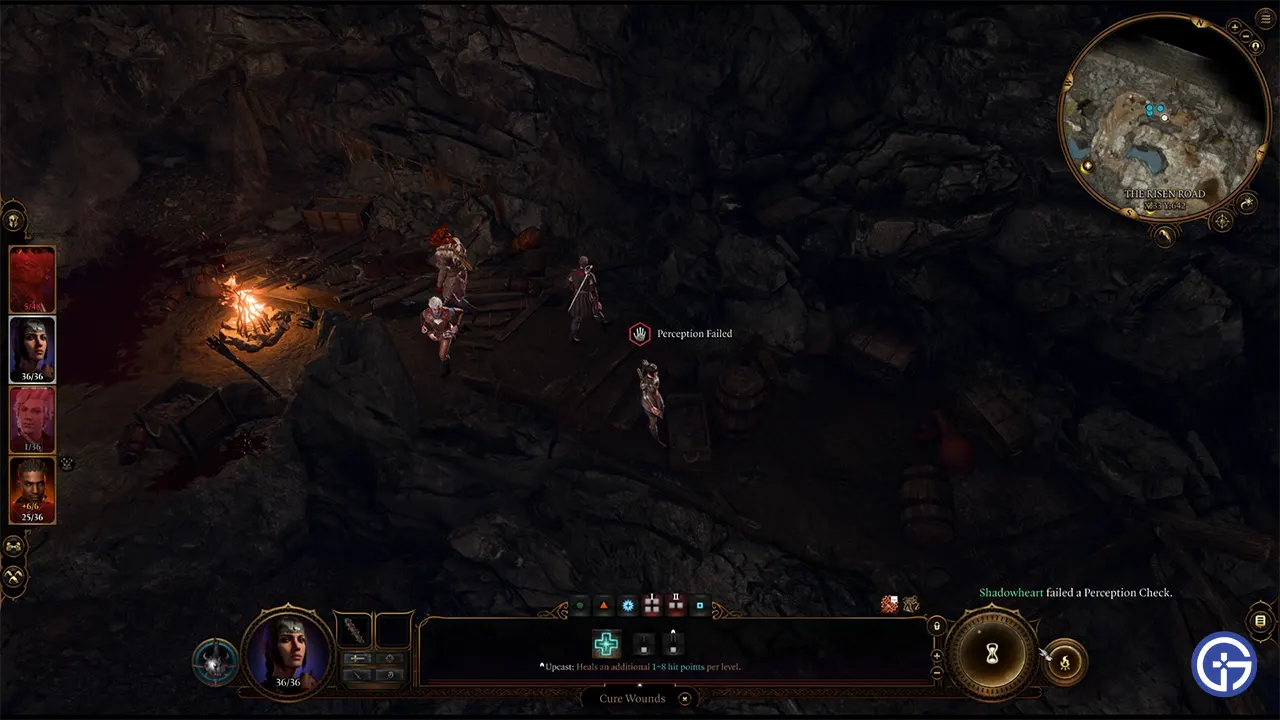
Task: Select the Cure Wounds spell icon
Action: pyautogui.click(x=606, y=645)
